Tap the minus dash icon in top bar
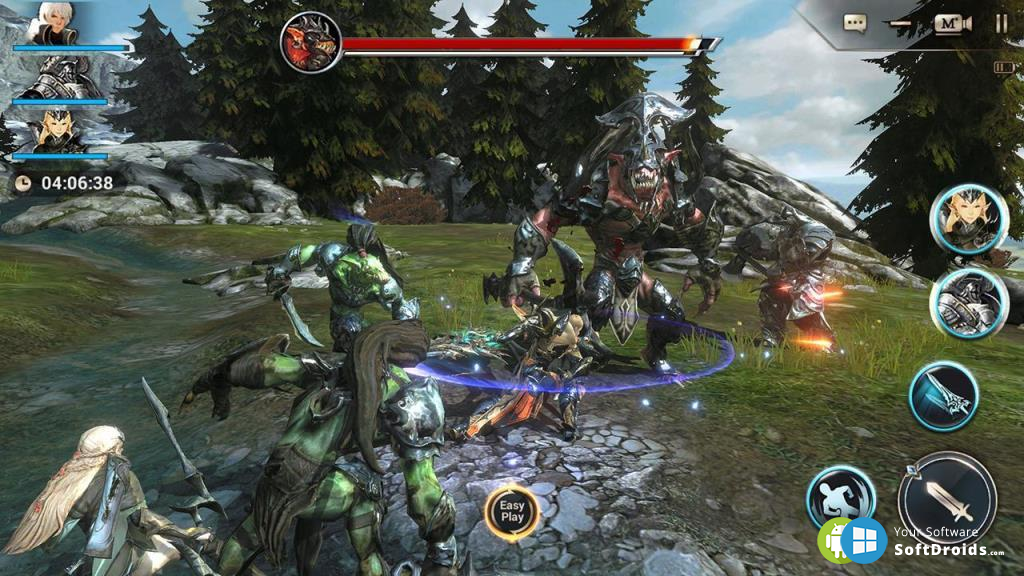Image resolution: width=1024 pixels, height=576 pixels. pyautogui.click(x=902, y=23)
